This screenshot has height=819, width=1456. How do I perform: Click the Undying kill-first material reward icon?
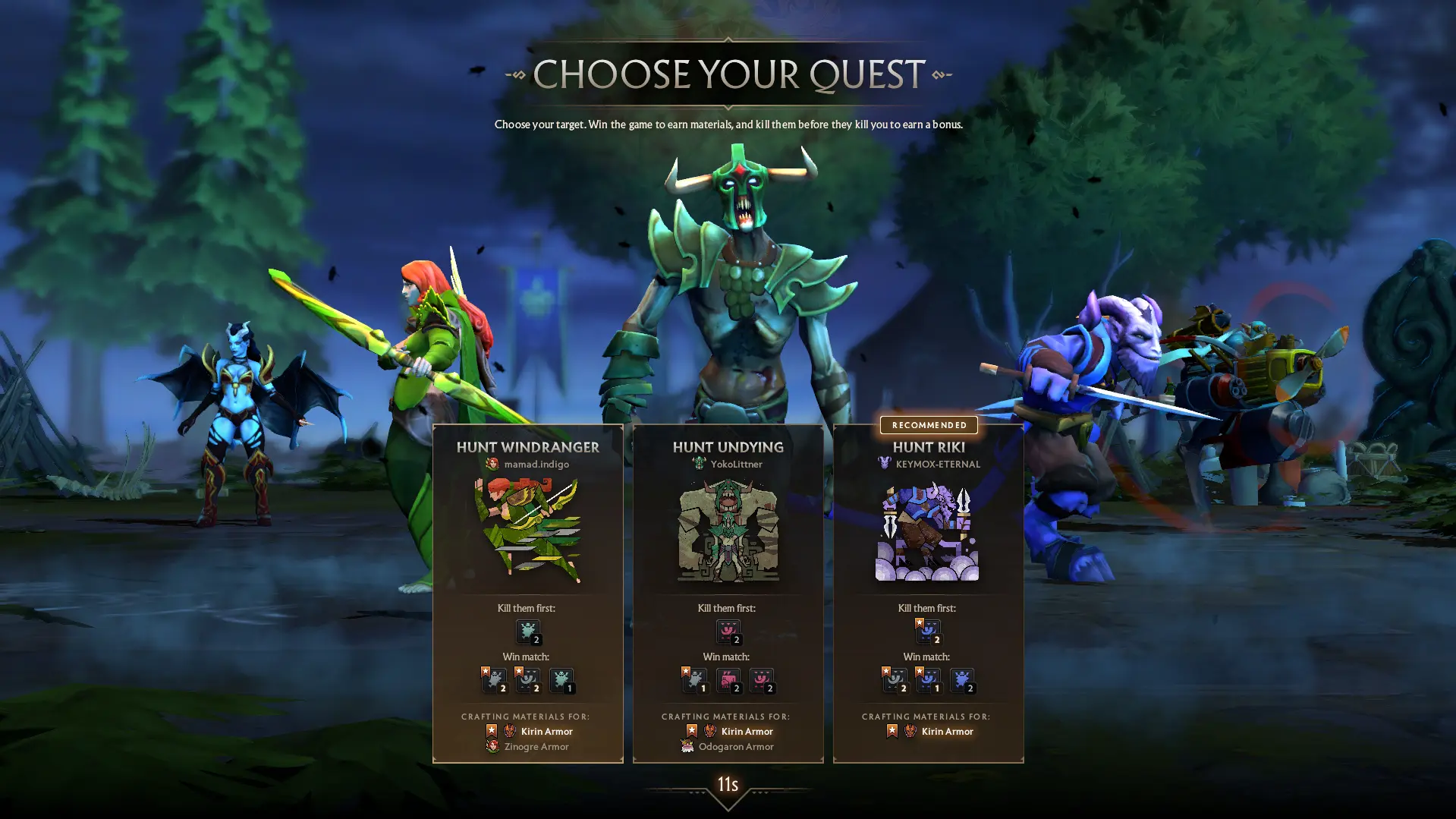coord(728,632)
